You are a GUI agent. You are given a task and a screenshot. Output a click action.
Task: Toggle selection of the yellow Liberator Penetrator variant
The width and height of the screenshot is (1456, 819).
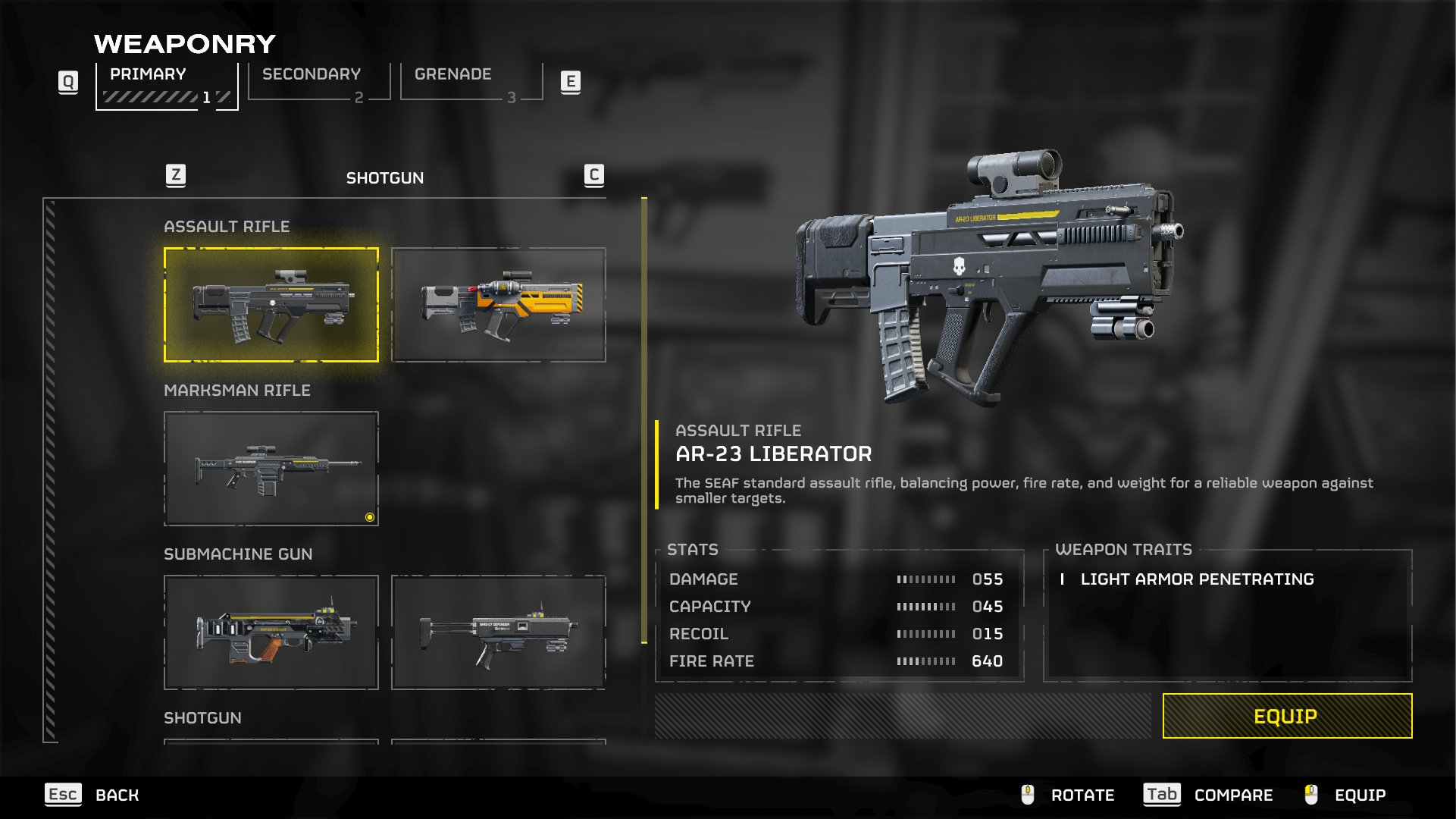click(499, 304)
